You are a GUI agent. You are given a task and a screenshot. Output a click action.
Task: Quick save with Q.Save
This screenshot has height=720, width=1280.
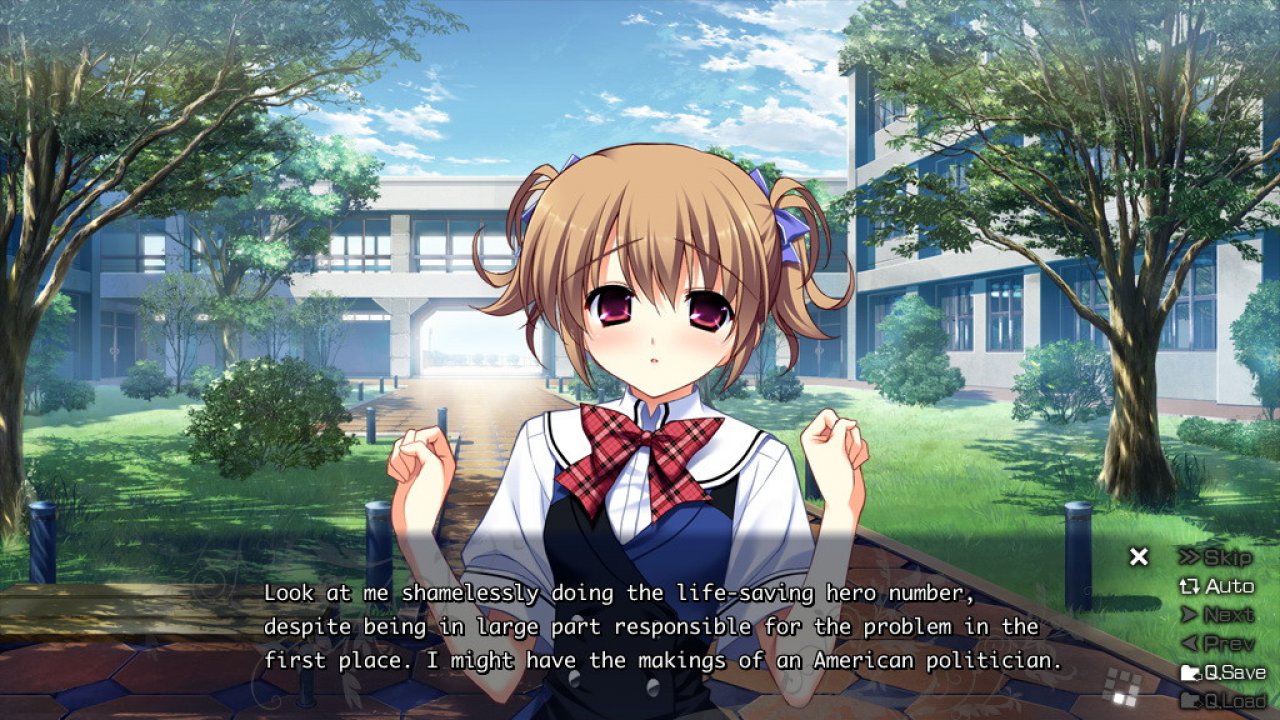1223,673
